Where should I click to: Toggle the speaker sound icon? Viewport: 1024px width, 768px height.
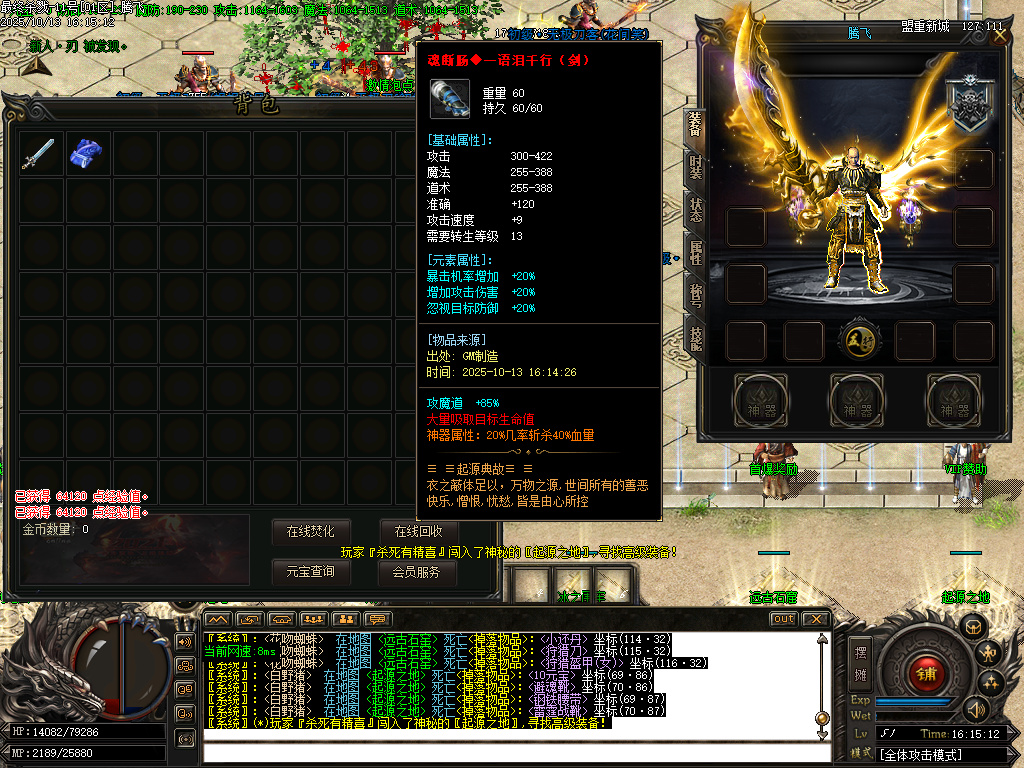click(975, 709)
